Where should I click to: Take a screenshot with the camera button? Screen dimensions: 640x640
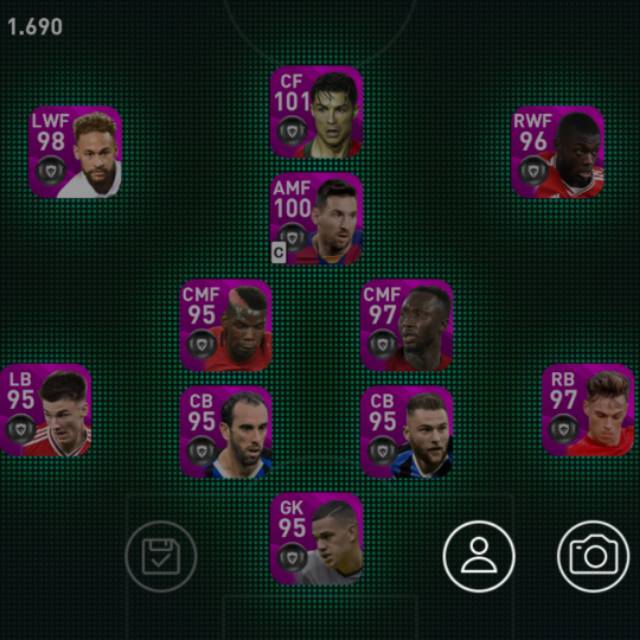[593, 556]
